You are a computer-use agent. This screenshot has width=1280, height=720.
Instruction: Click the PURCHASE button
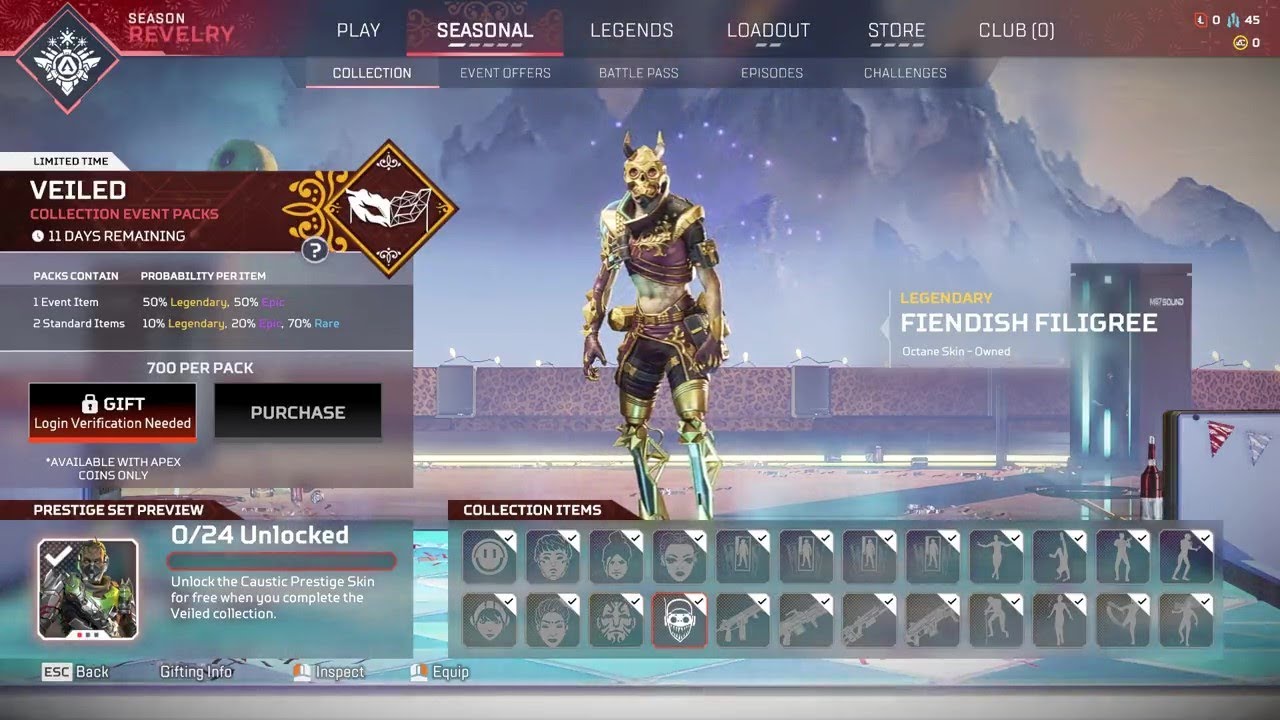[298, 411]
